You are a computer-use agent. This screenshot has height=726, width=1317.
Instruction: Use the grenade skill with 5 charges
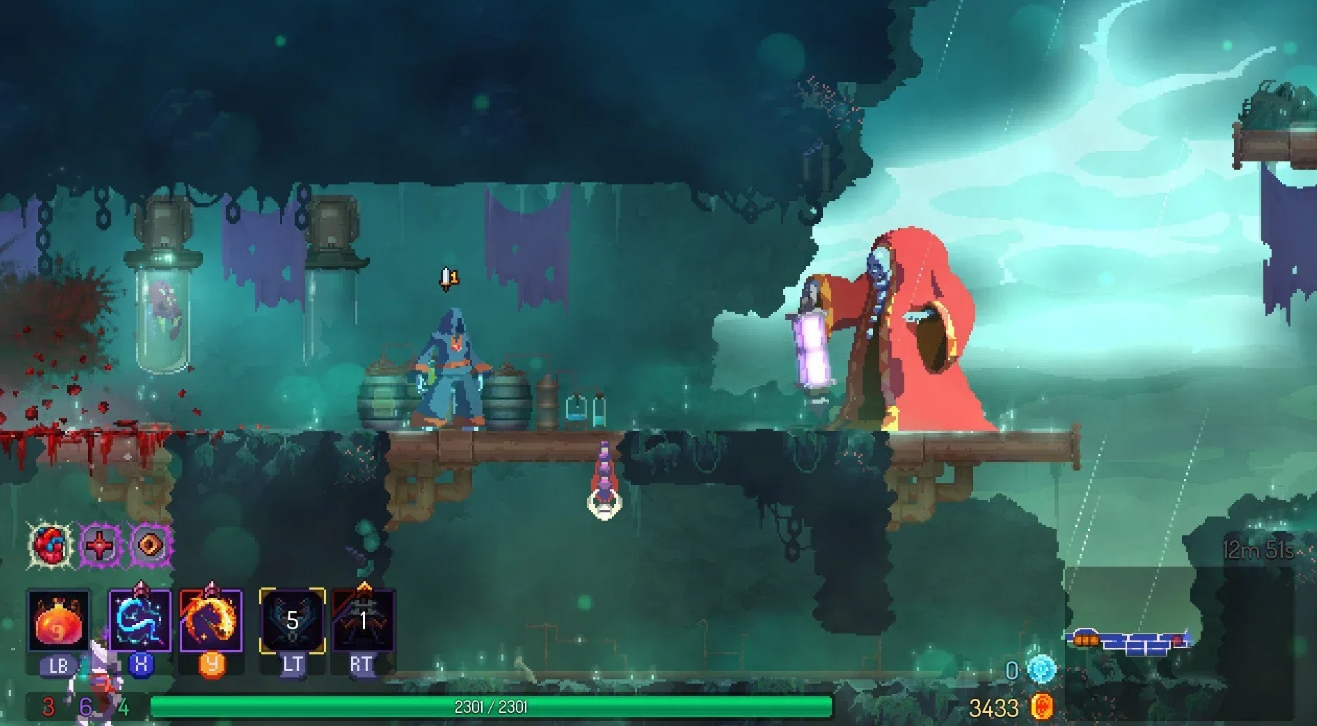click(x=291, y=618)
